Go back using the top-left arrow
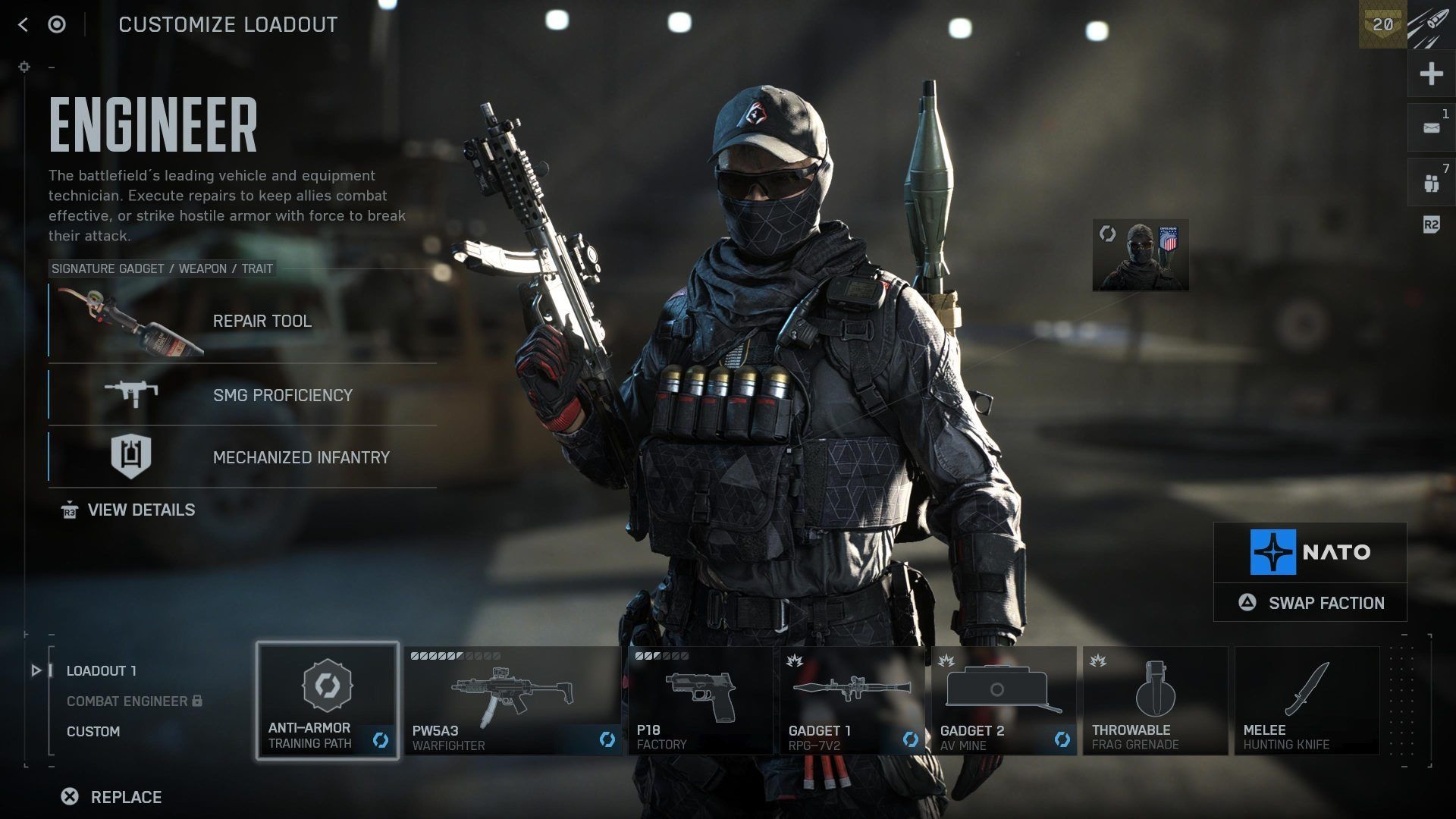The image size is (1456, 819). tap(23, 25)
